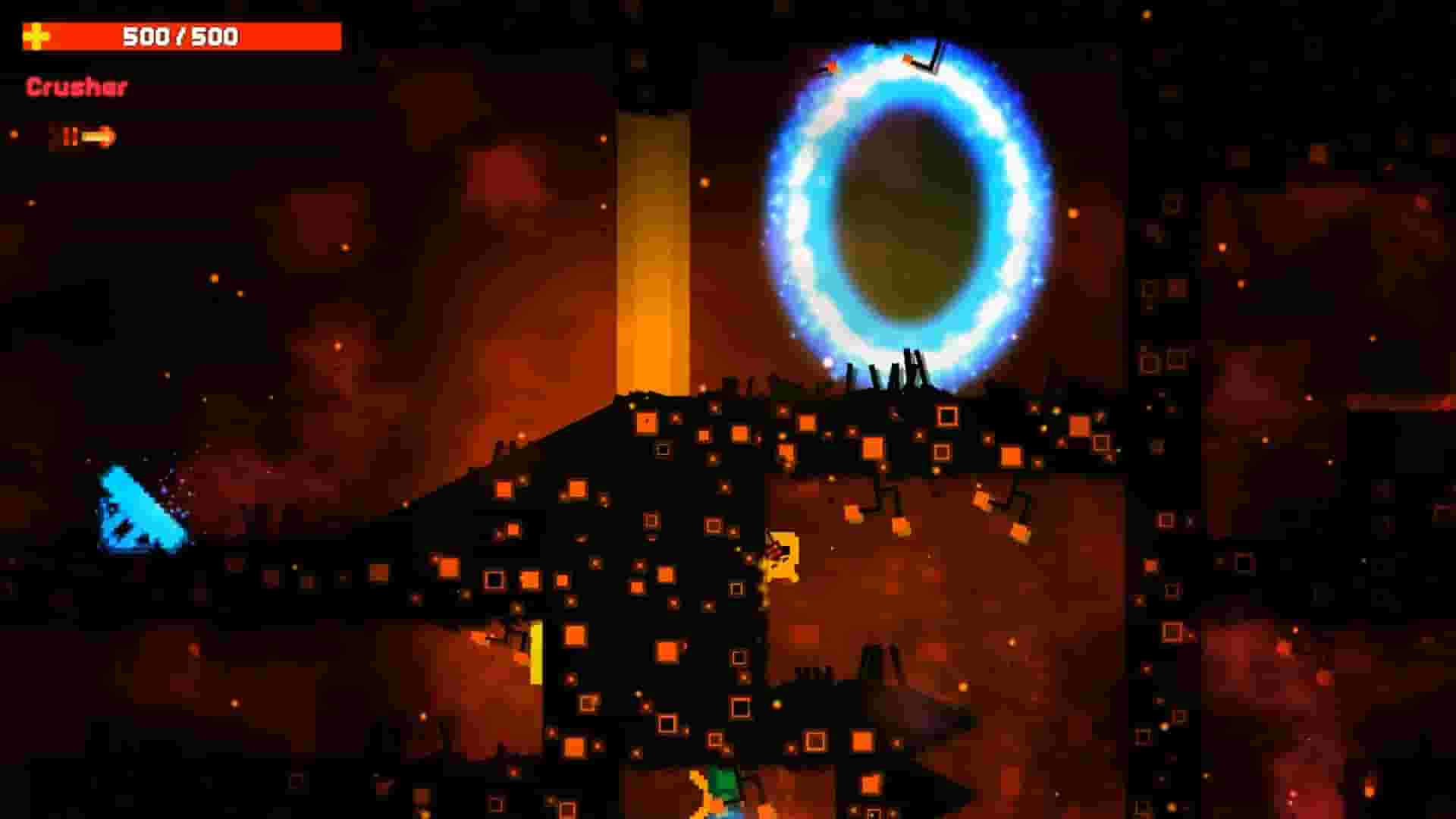Click the yellow plus icon on the health bar
1456x819 pixels.
[36, 34]
